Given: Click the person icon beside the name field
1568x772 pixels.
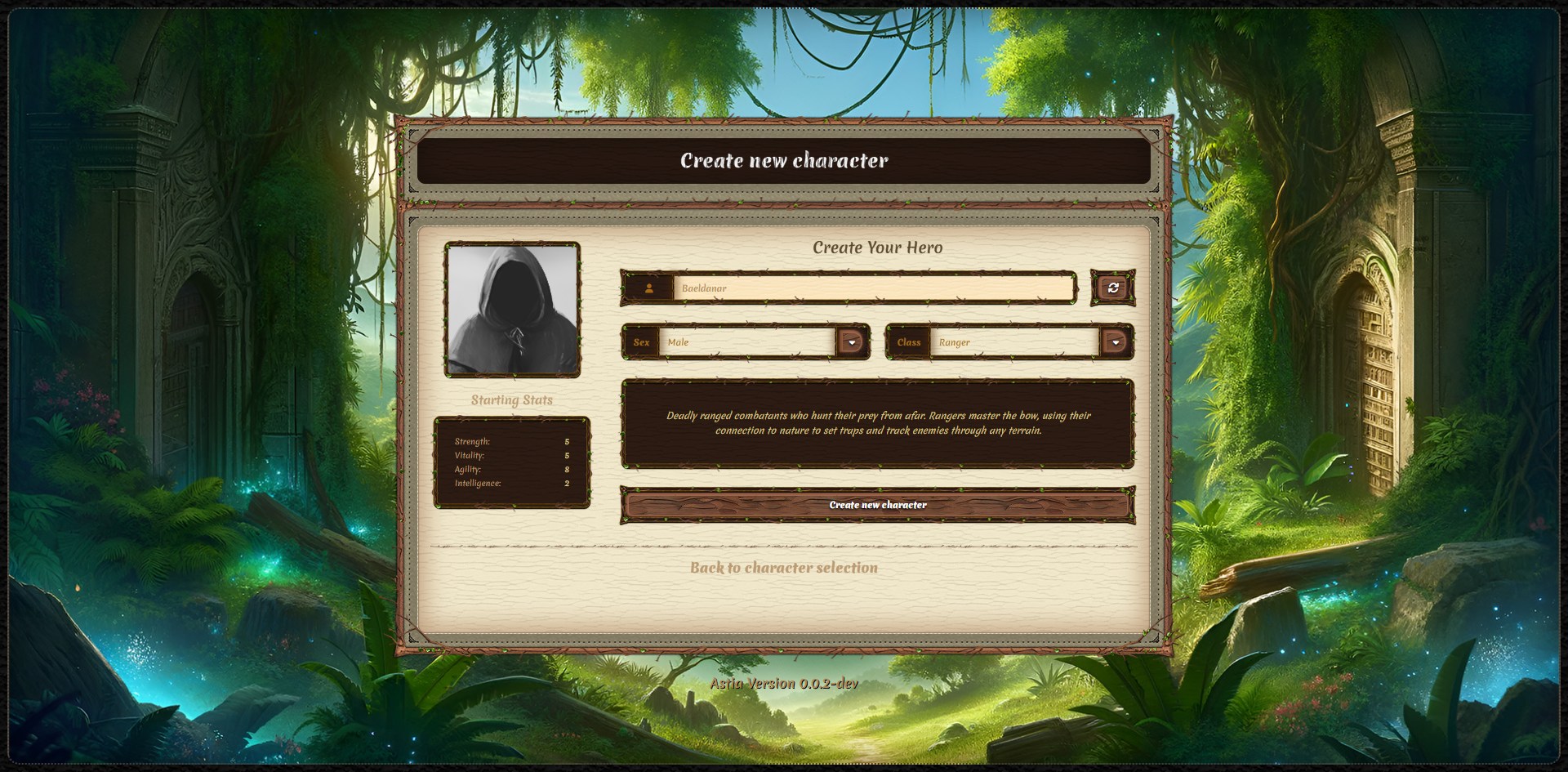Looking at the screenshot, I should [x=649, y=288].
